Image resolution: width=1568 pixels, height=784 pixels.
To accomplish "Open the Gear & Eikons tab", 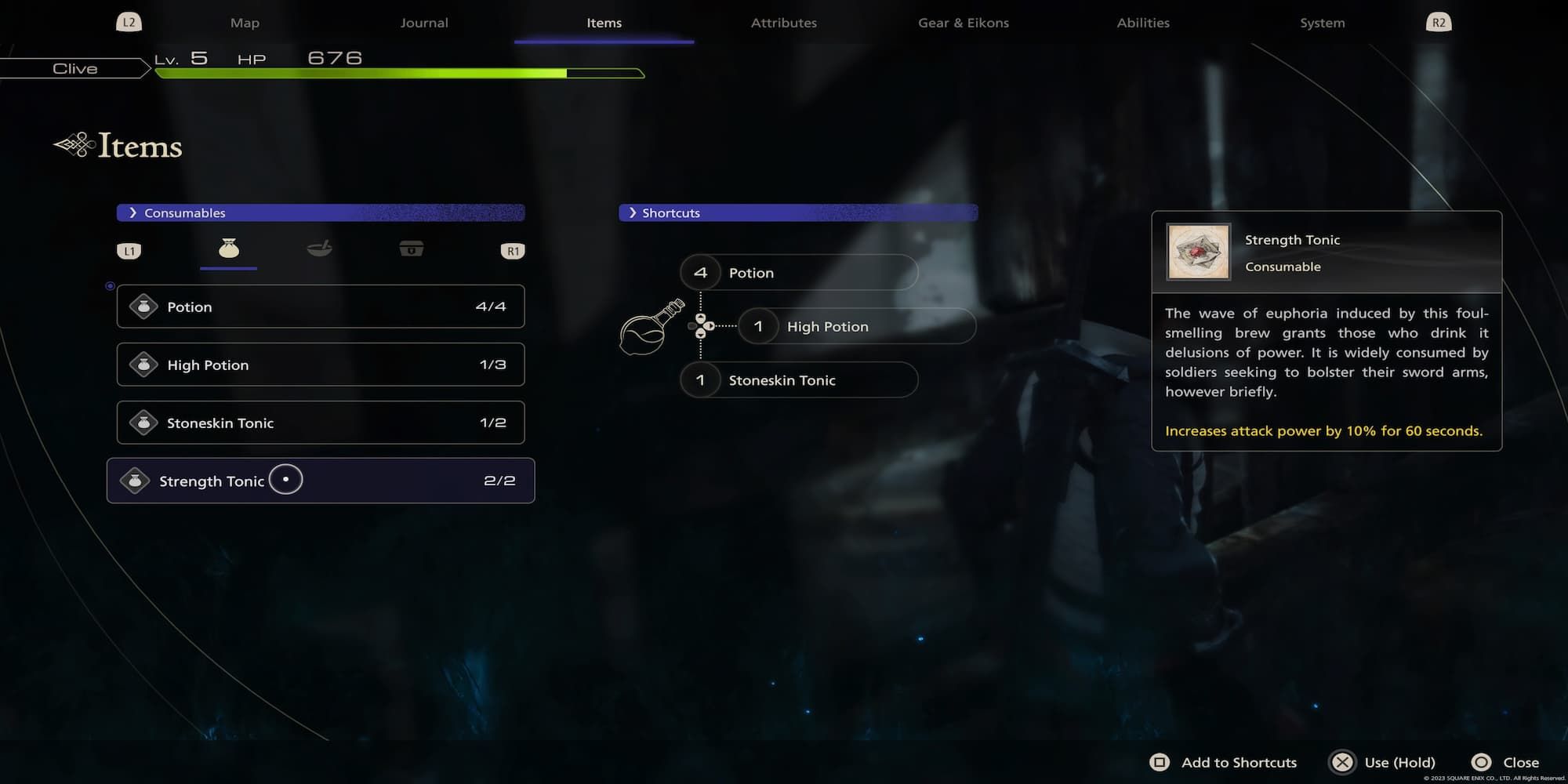I will tap(963, 22).
